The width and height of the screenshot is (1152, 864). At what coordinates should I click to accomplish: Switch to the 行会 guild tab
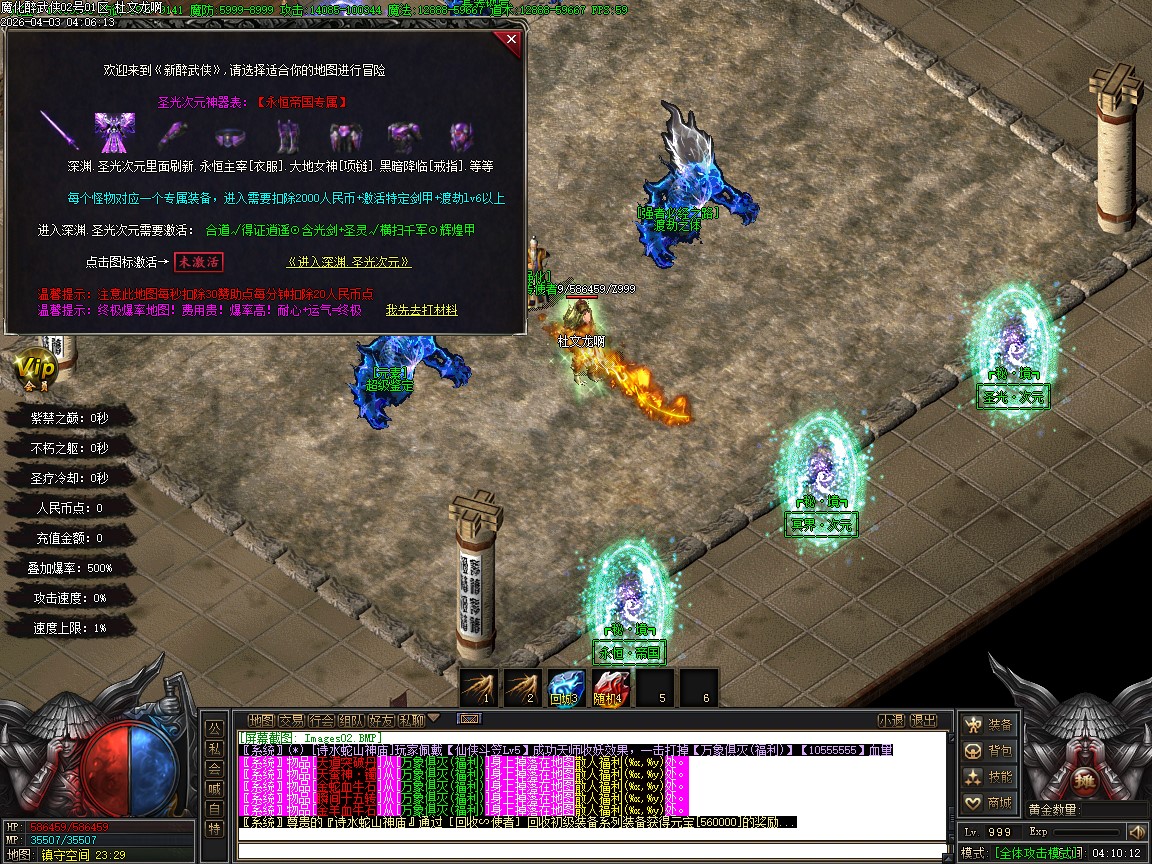coord(321,720)
